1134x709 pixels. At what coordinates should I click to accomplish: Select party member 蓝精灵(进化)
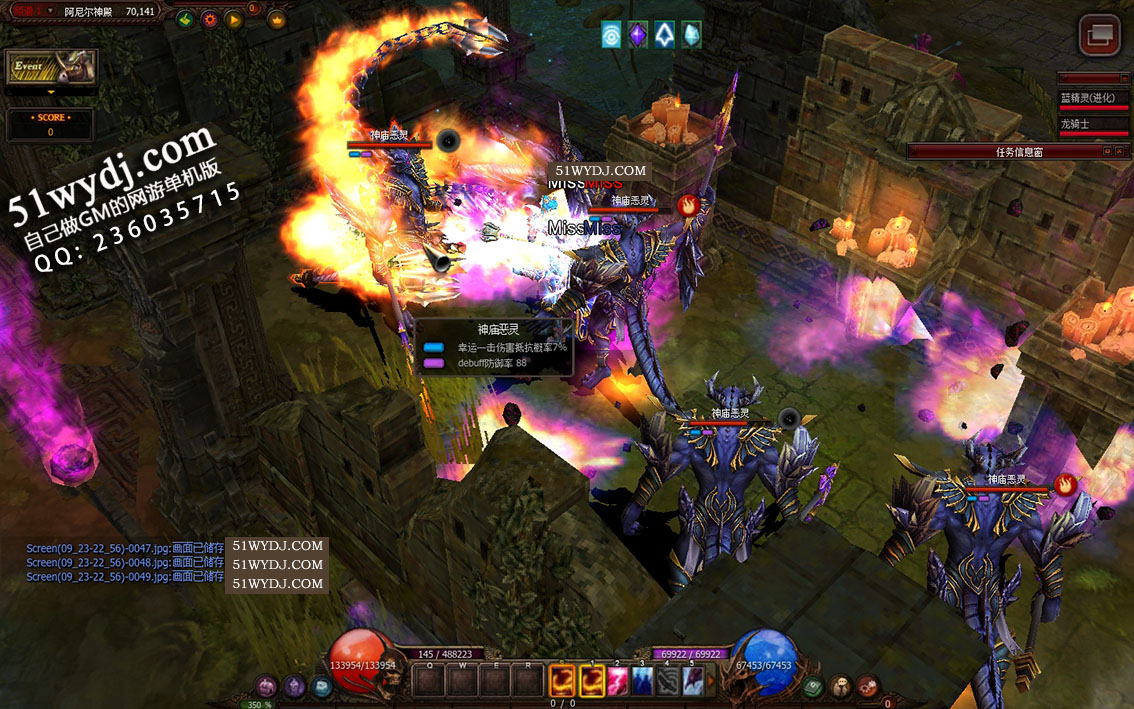click(x=1094, y=98)
